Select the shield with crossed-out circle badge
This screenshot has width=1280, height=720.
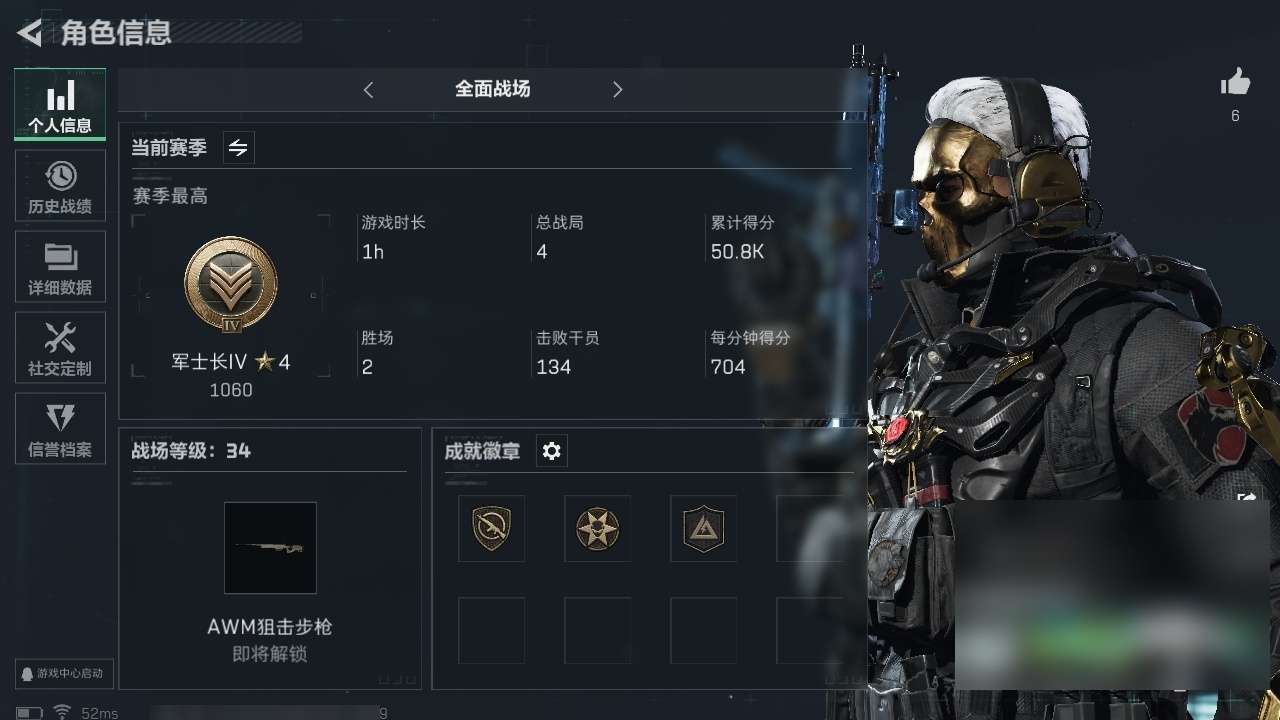(491, 528)
